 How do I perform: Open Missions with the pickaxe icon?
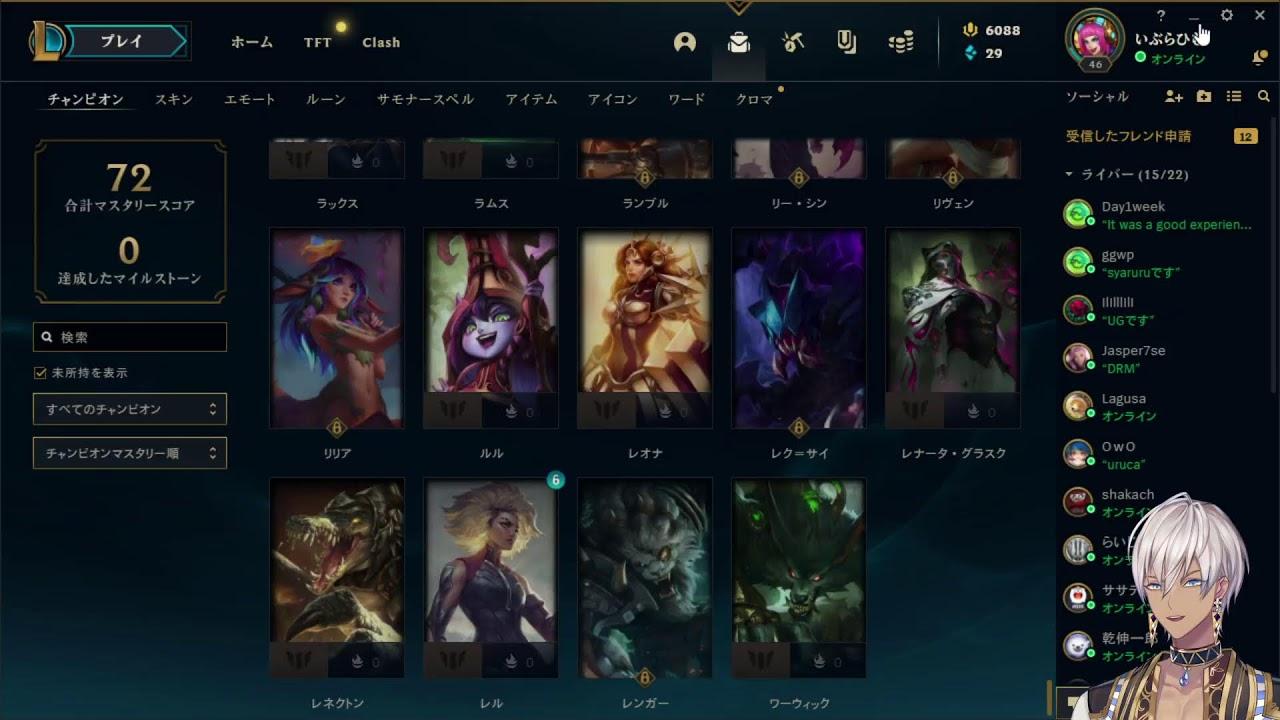click(x=793, y=44)
